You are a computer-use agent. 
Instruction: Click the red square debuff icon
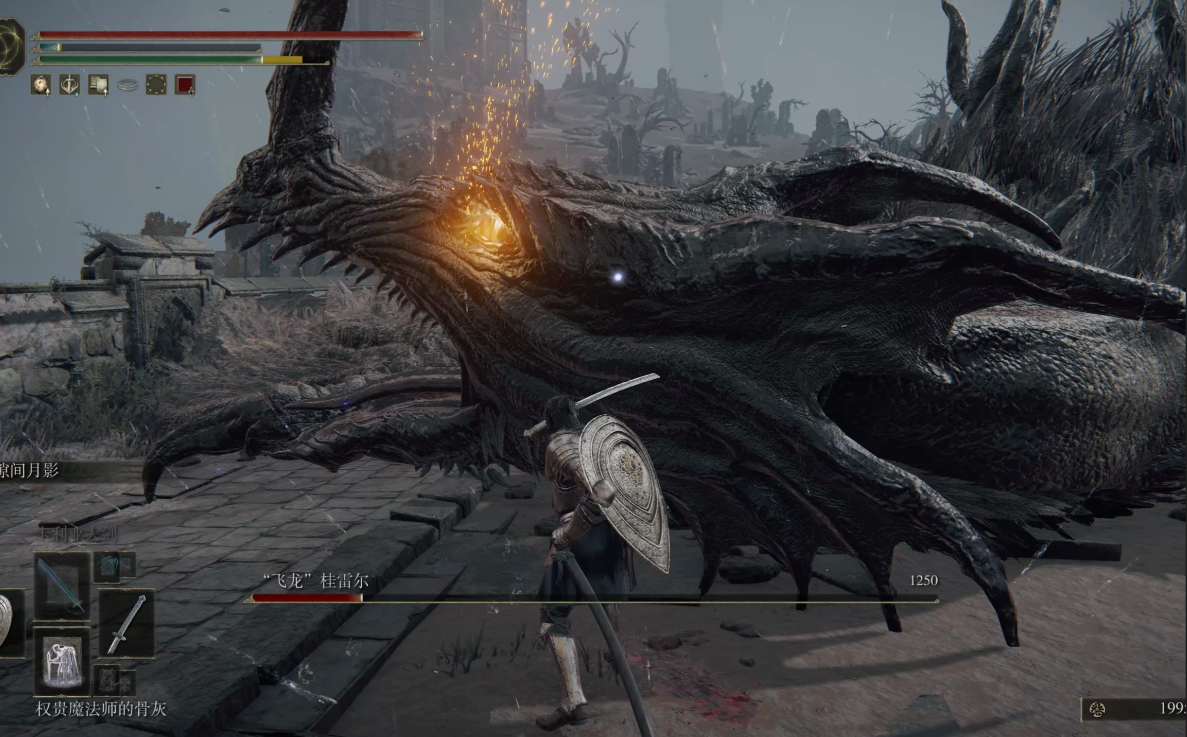coord(185,85)
